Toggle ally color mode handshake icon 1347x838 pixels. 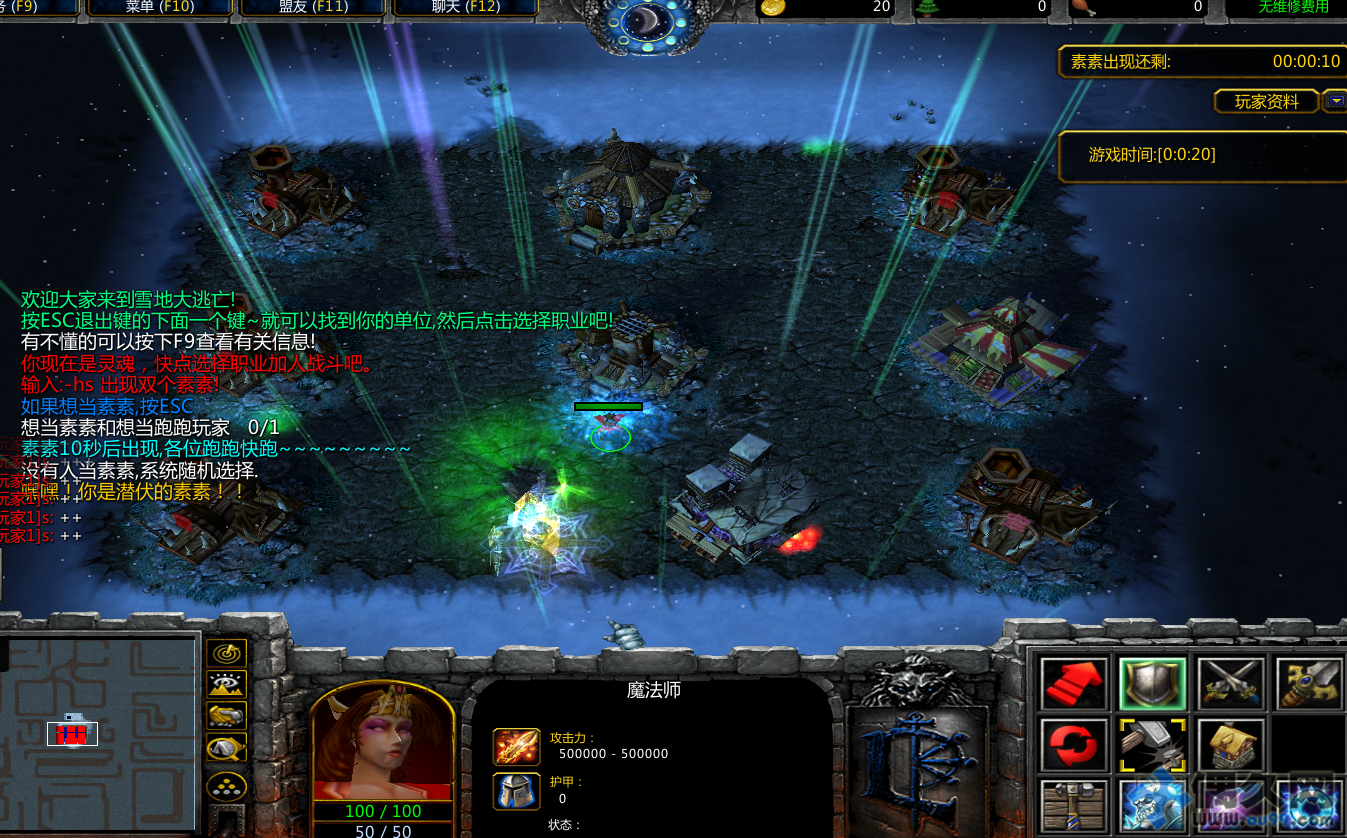pos(226,716)
